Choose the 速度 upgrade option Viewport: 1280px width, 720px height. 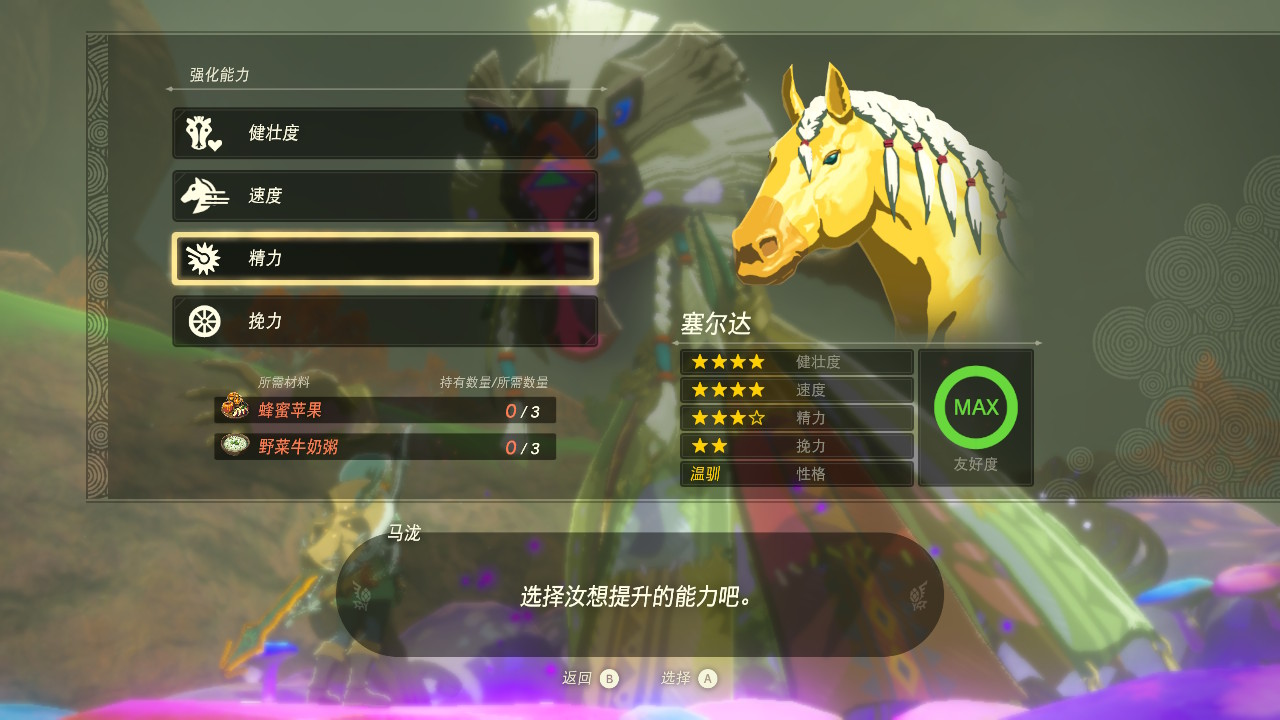pyautogui.click(x=385, y=196)
